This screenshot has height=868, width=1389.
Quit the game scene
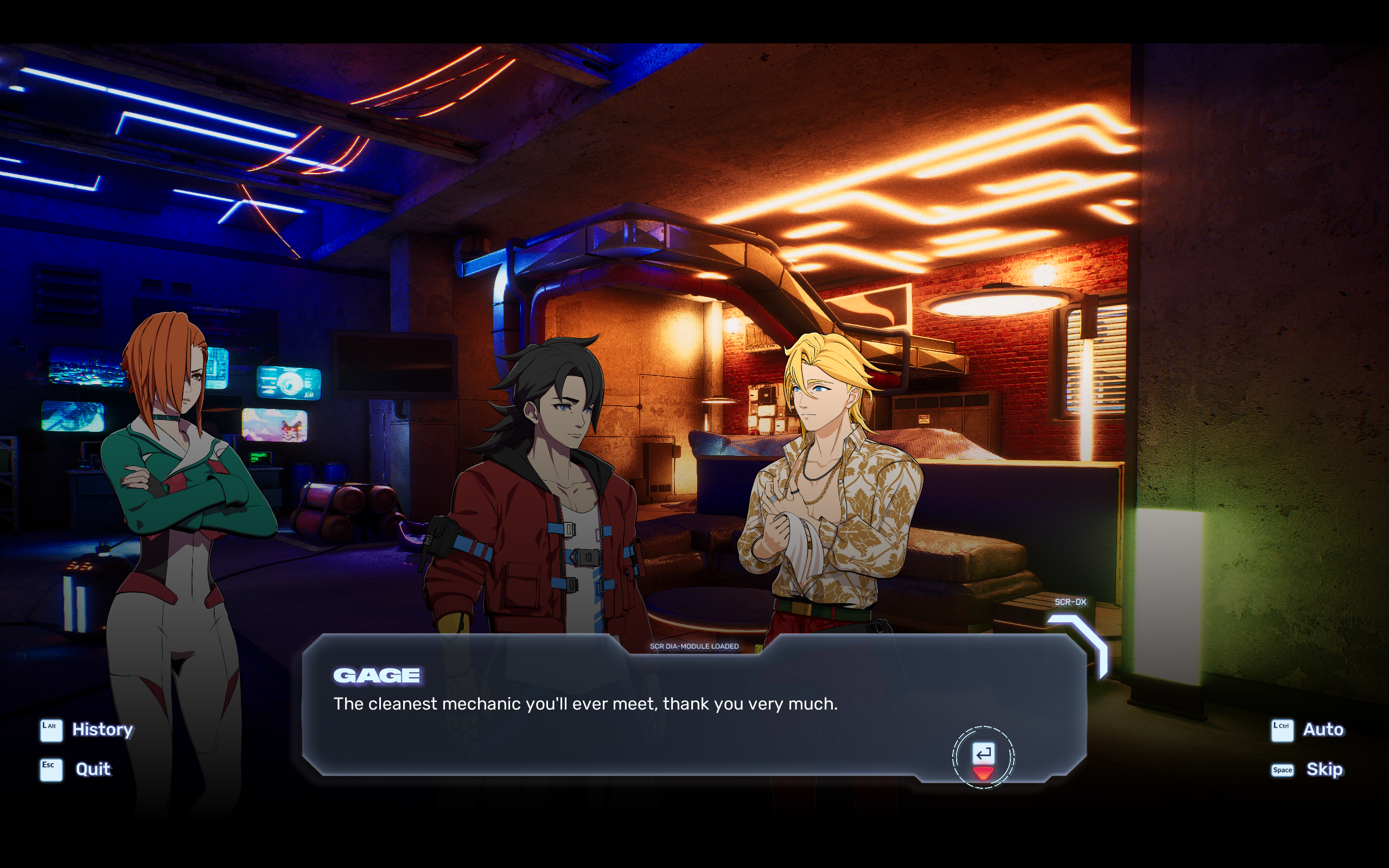(92, 769)
